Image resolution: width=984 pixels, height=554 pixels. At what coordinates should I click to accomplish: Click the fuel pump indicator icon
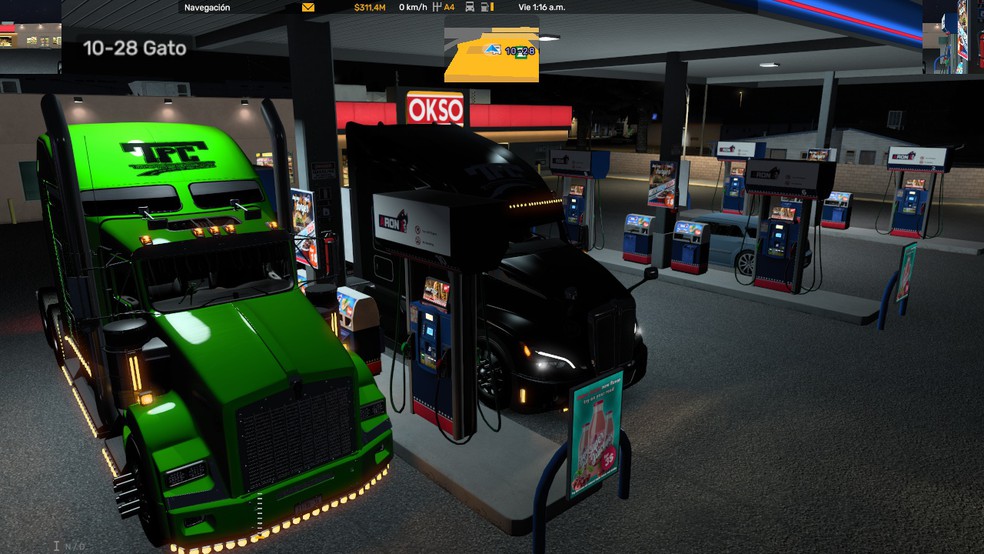click(x=485, y=7)
